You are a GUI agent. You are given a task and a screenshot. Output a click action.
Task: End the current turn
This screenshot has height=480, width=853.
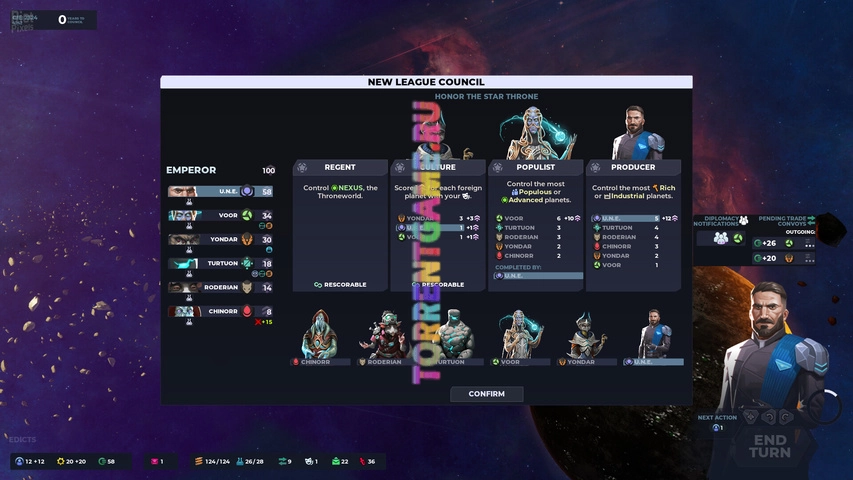(x=771, y=446)
